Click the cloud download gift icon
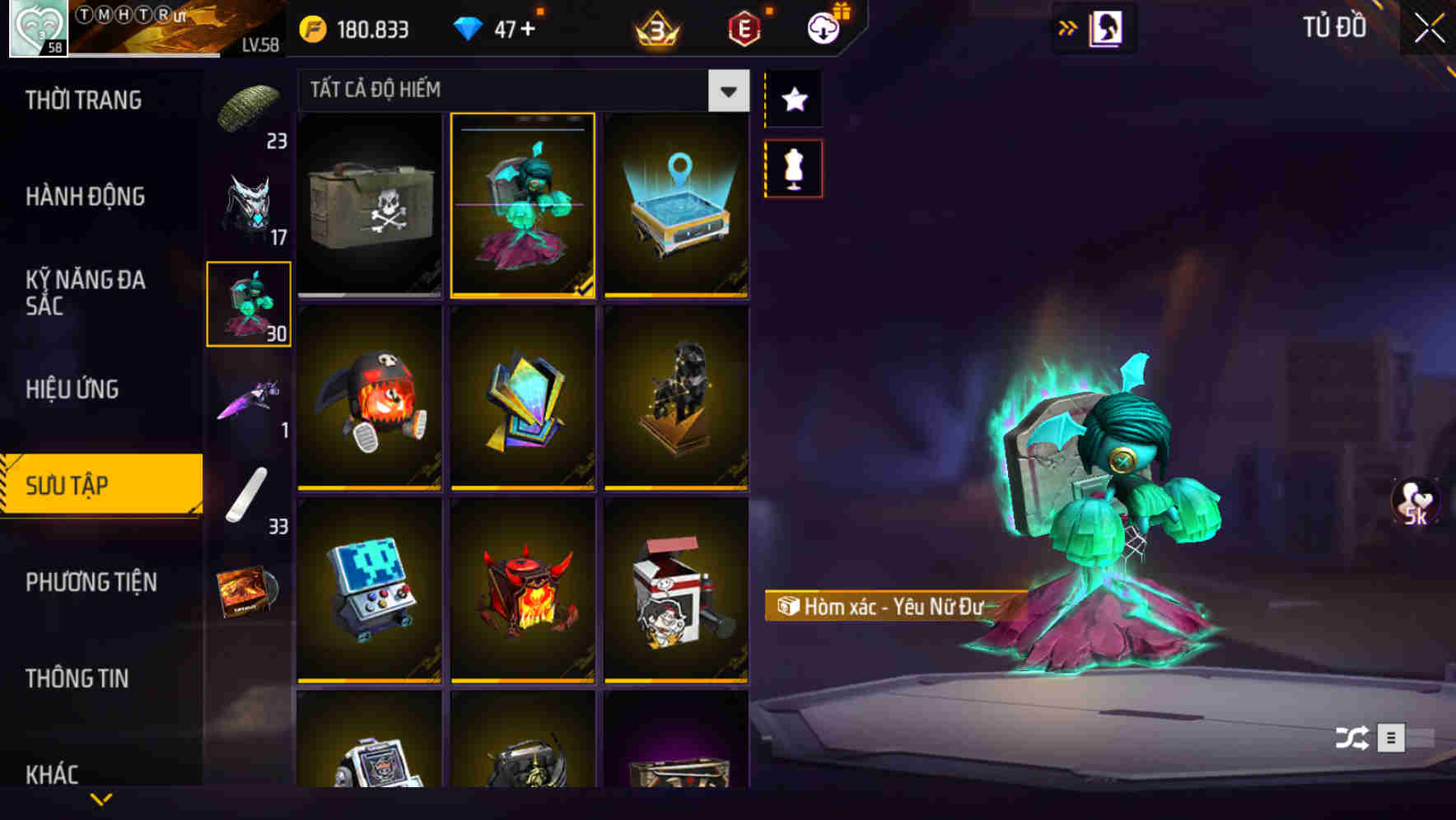The height and width of the screenshot is (820, 1456). (824, 27)
